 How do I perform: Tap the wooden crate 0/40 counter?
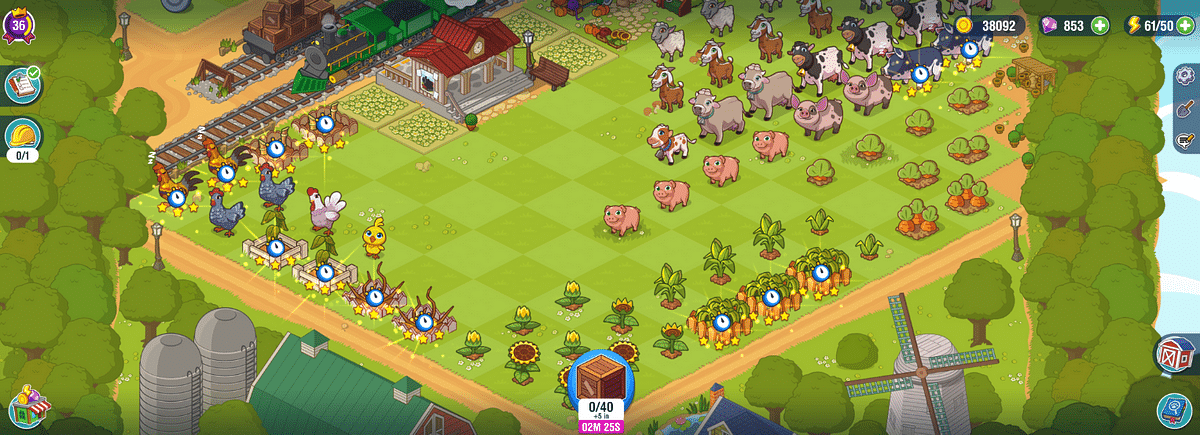600,383
